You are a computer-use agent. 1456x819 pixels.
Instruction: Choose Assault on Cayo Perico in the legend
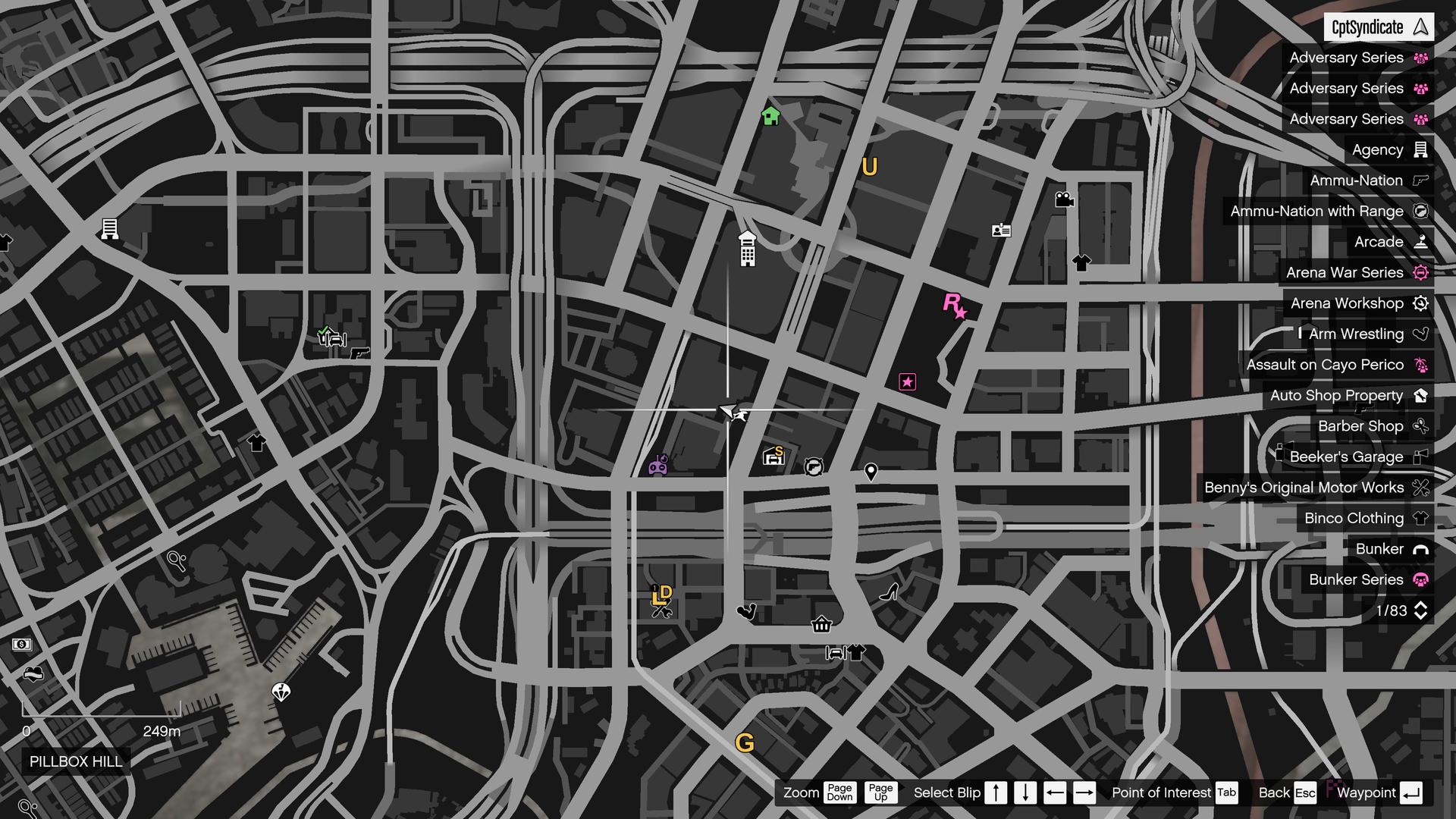(x=1335, y=365)
